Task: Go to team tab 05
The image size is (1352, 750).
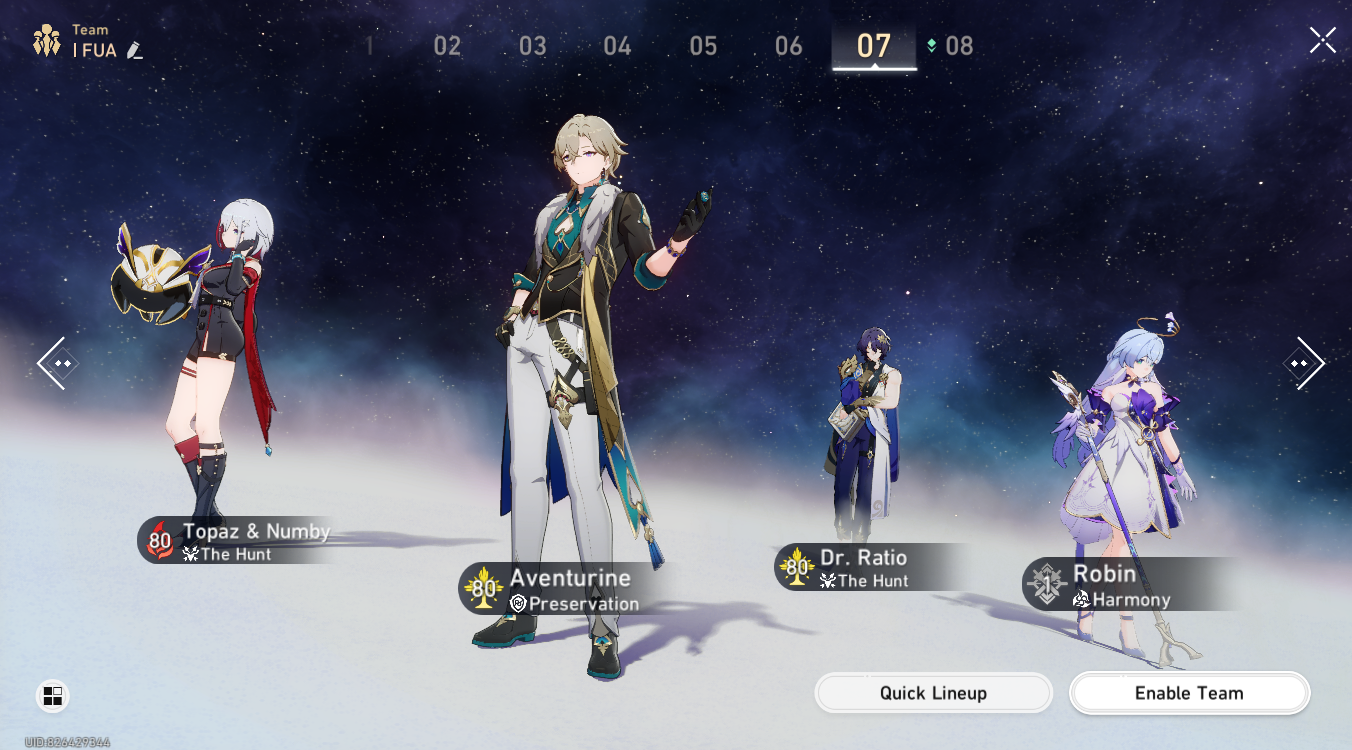Action: point(703,46)
